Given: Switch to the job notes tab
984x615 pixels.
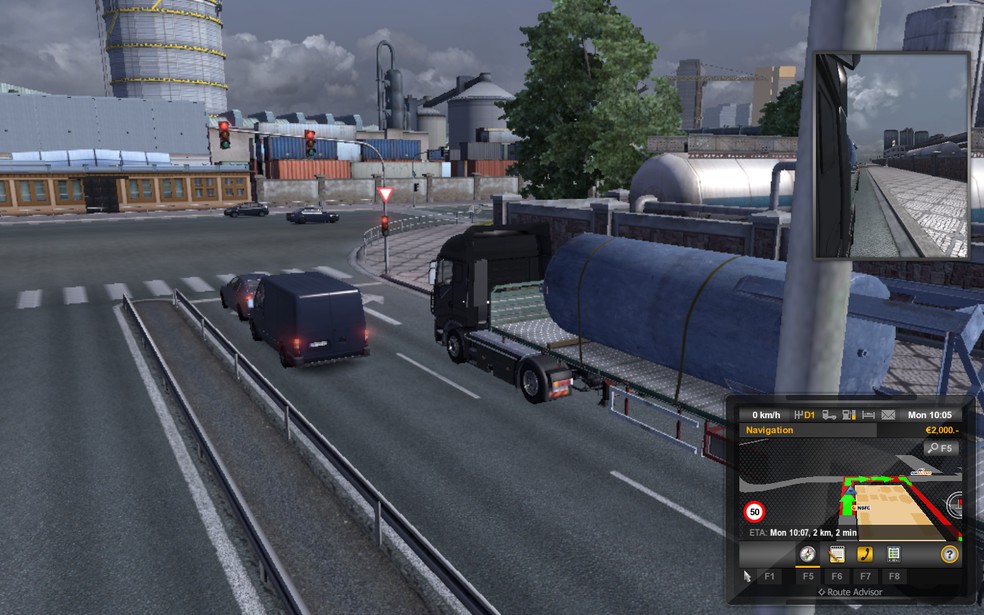Looking at the screenshot, I should click(x=836, y=554).
